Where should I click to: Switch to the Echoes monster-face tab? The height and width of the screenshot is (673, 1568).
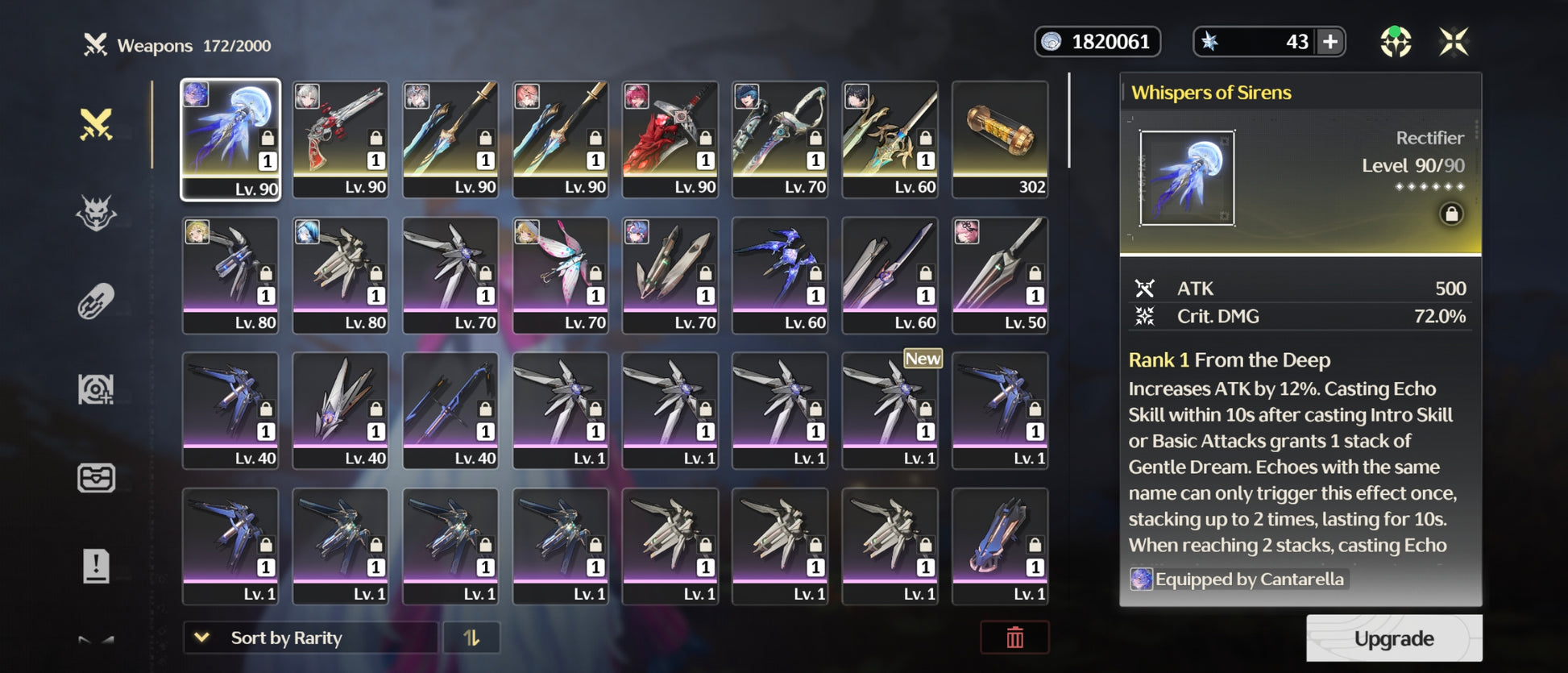point(96,214)
